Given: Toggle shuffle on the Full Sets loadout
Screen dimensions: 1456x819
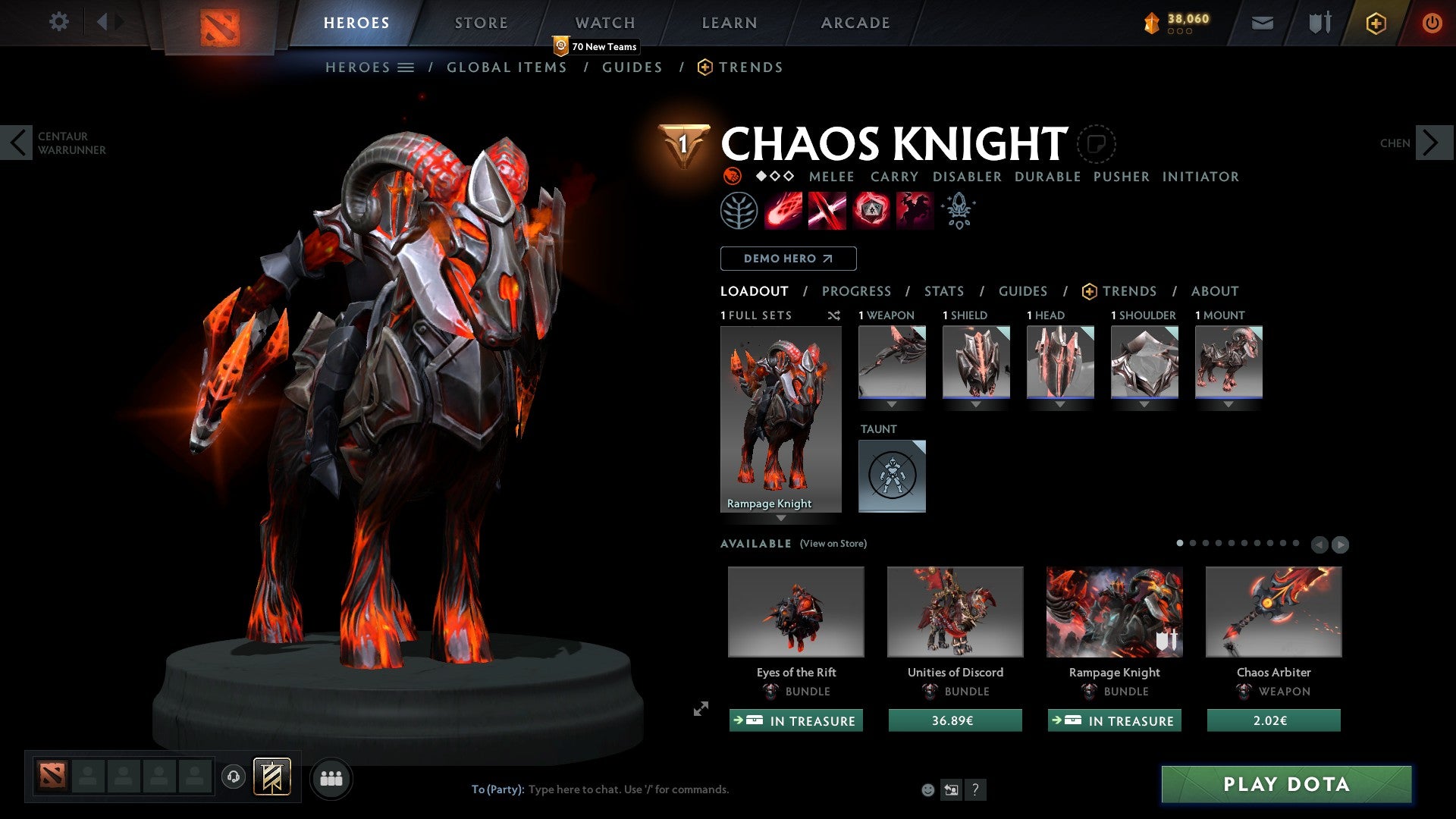Looking at the screenshot, I should click(834, 315).
